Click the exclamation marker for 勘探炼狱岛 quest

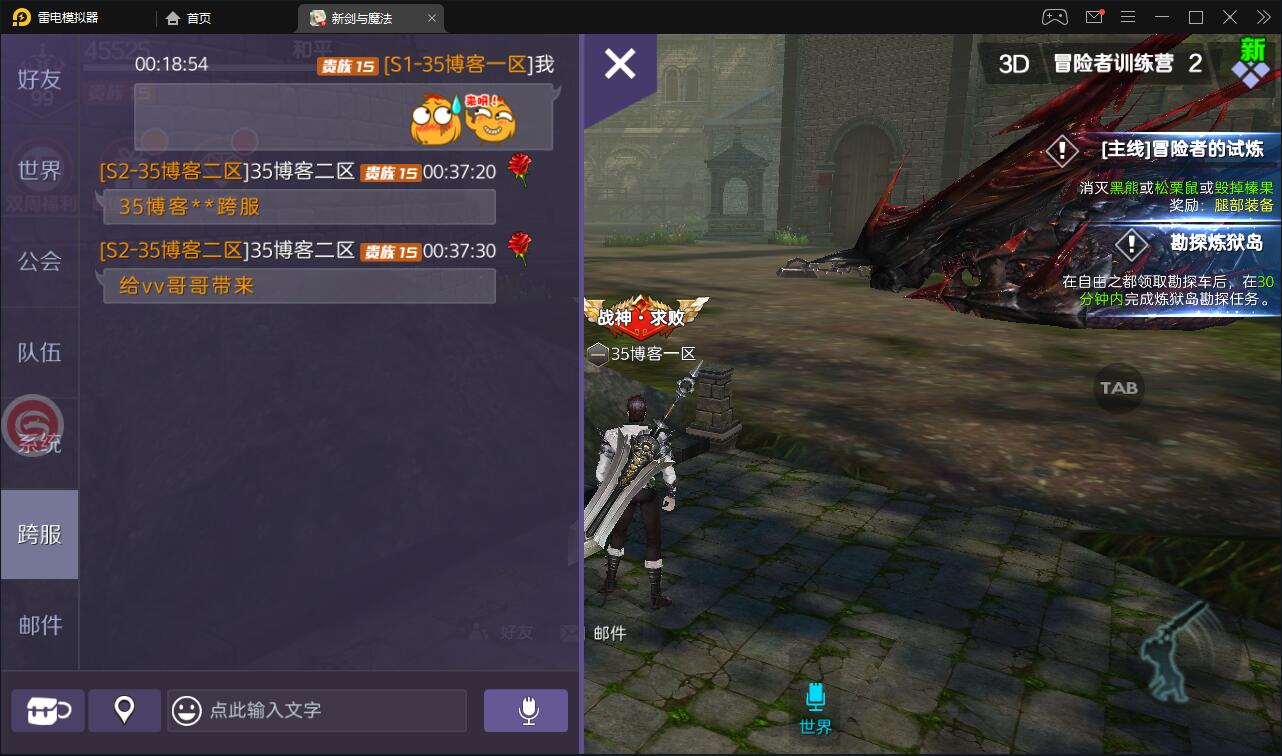pos(1131,244)
